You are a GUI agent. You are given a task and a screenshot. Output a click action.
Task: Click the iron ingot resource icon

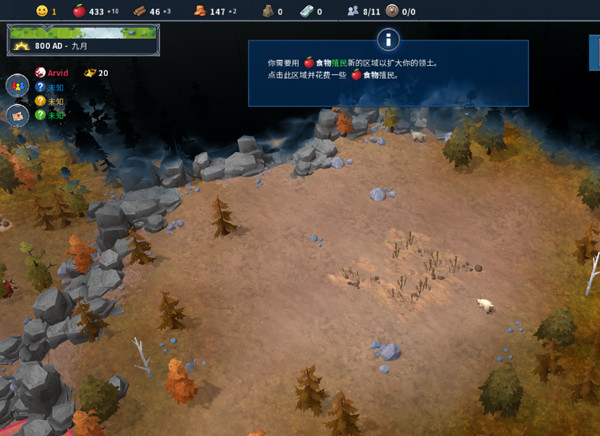pyautogui.click(x=307, y=11)
